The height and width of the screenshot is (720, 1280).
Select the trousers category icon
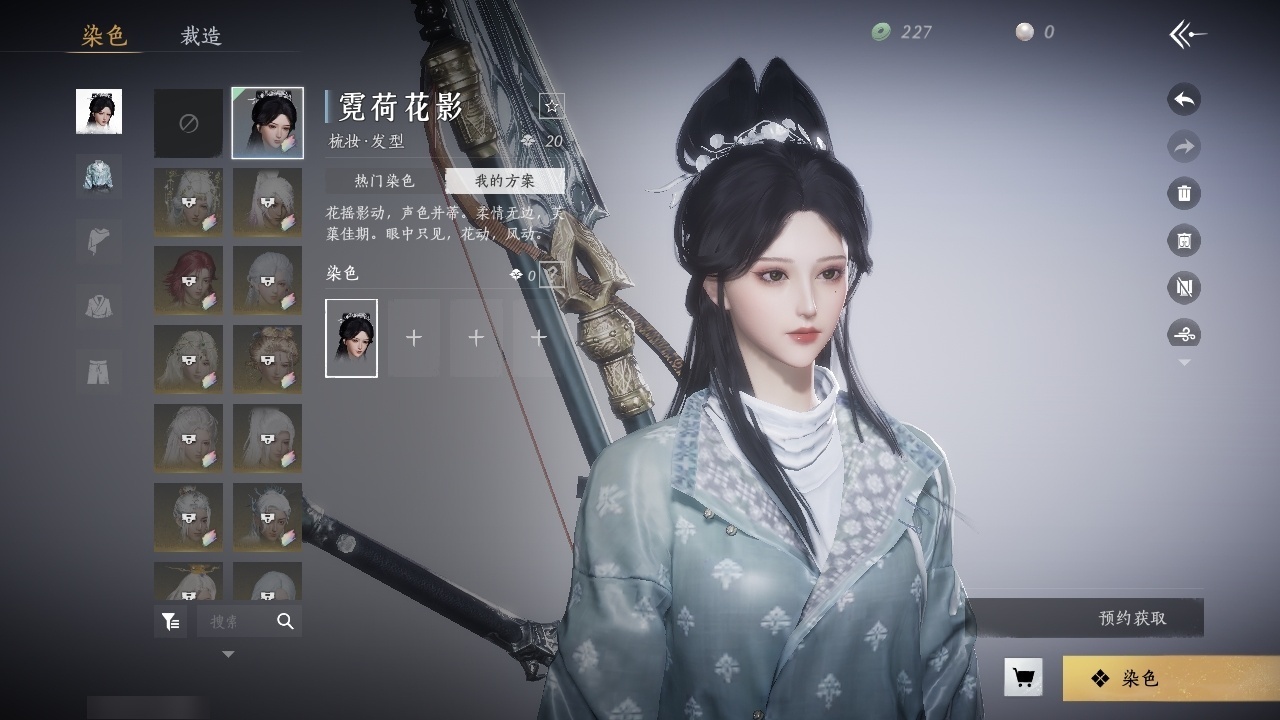point(99,370)
